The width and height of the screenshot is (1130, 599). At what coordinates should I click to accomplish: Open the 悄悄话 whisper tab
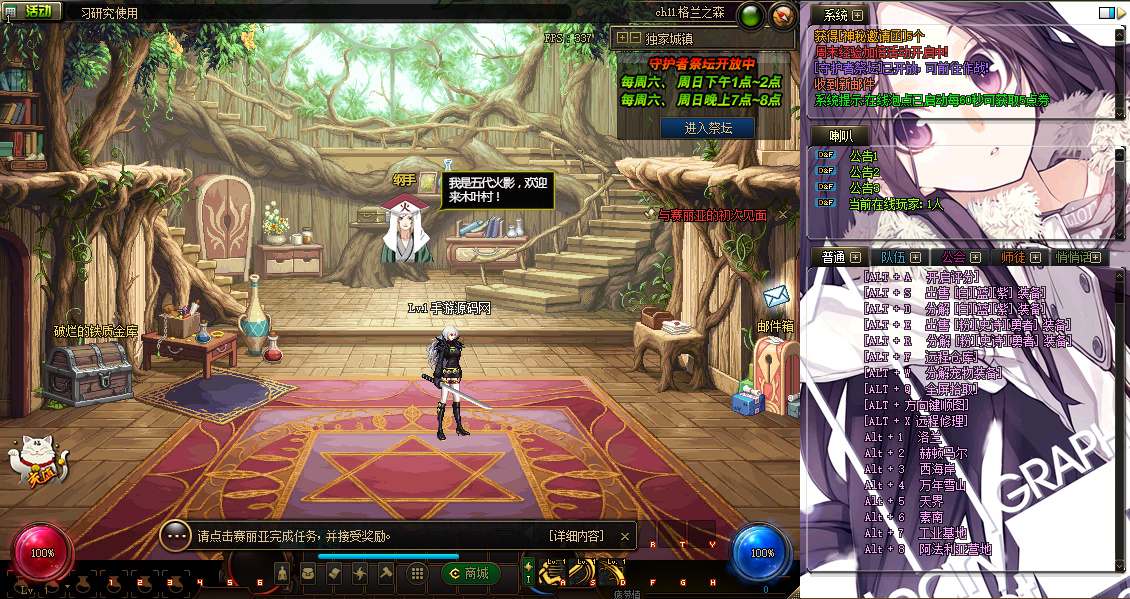point(1079,257)
